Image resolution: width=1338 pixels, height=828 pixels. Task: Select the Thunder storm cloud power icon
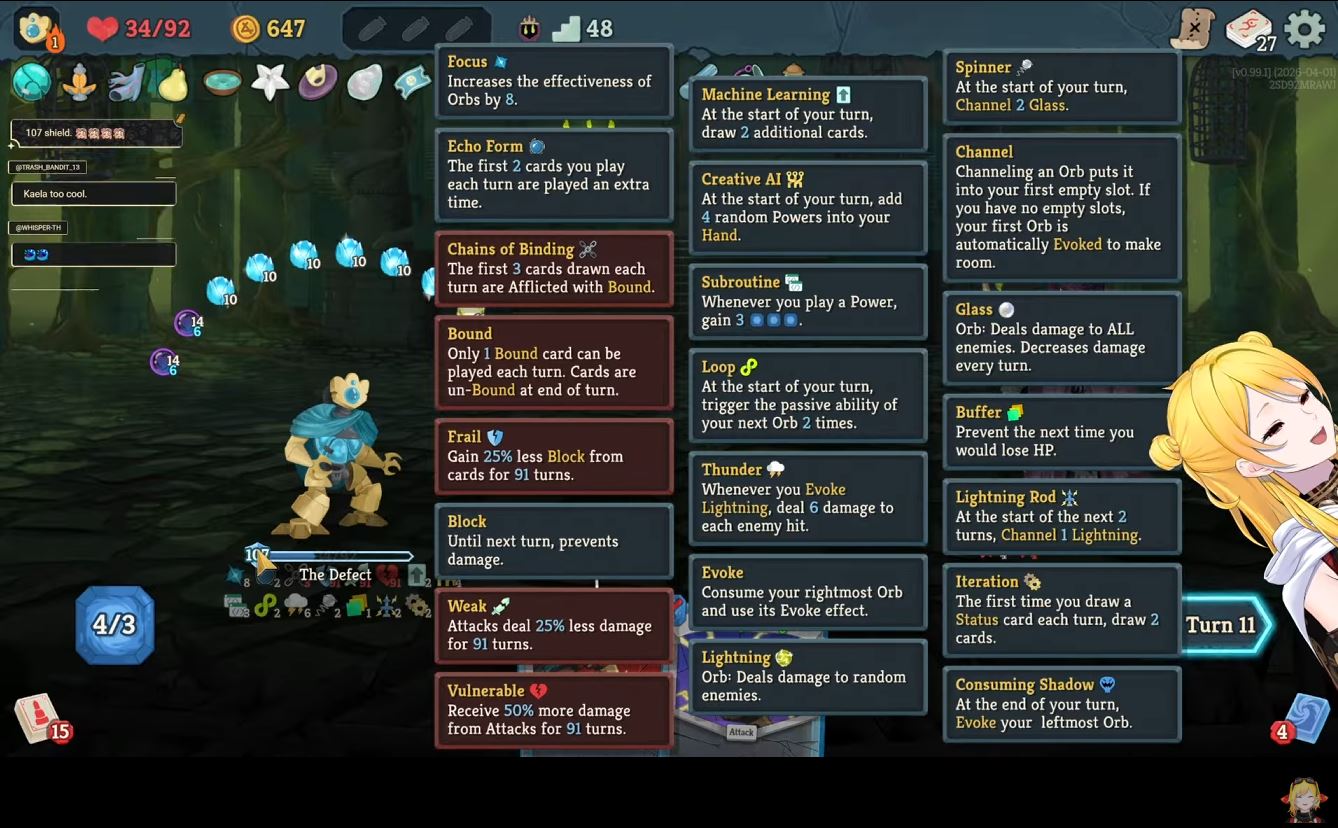(x=296, y=604)
